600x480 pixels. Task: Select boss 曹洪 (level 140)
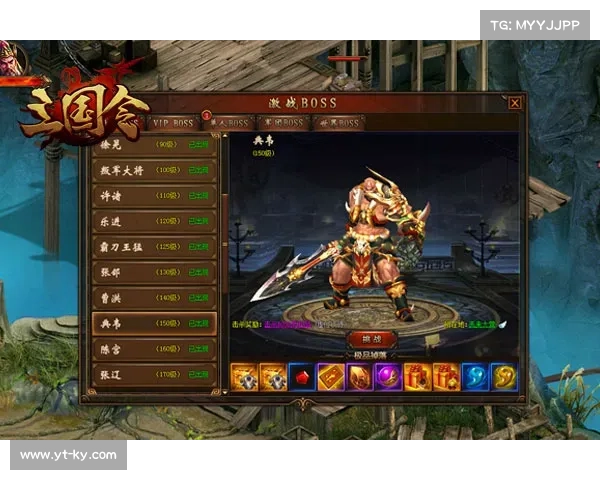154,297
